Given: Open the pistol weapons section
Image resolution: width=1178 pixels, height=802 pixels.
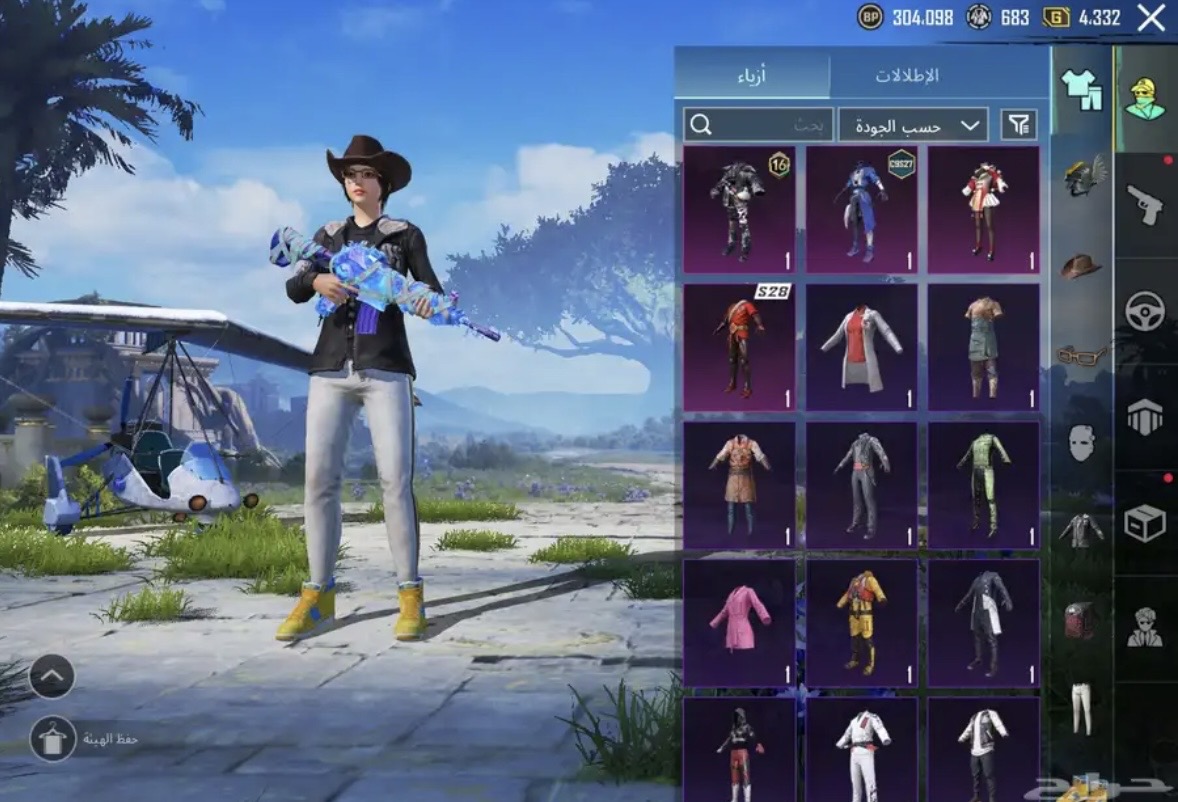Looking at the screenshot, I should [1145, 204].
